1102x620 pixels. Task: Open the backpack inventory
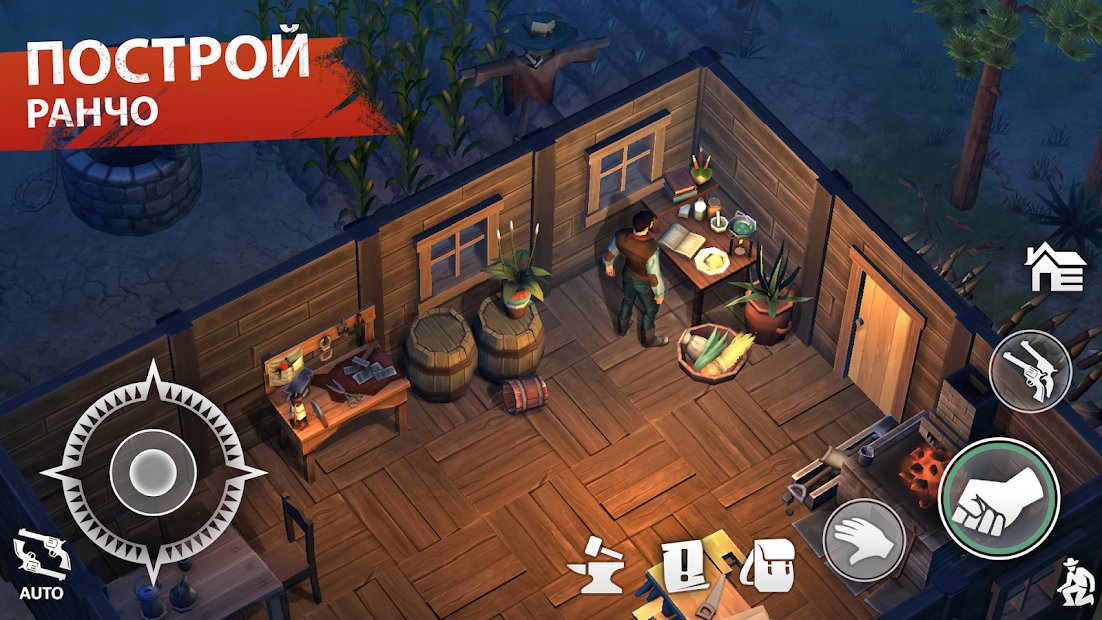(767, 566)
